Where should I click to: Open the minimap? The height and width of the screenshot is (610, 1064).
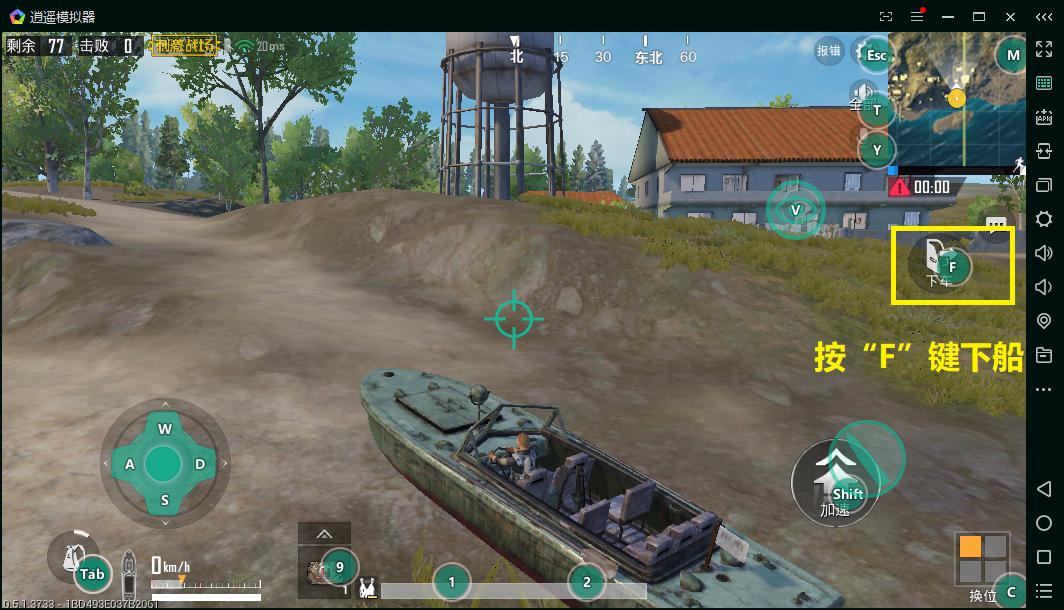pos(956,98)
